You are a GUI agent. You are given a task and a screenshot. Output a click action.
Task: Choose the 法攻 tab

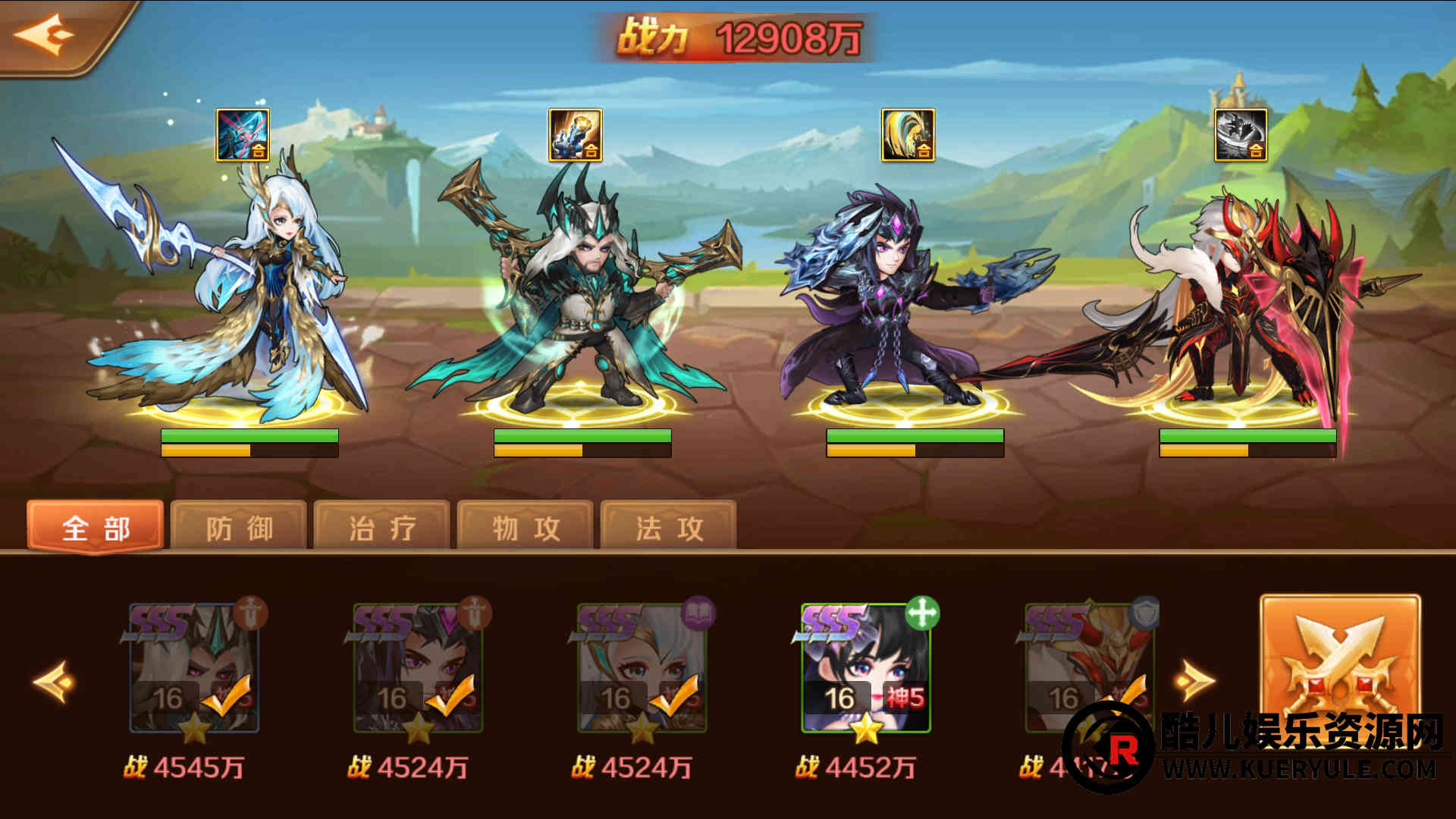669,527
